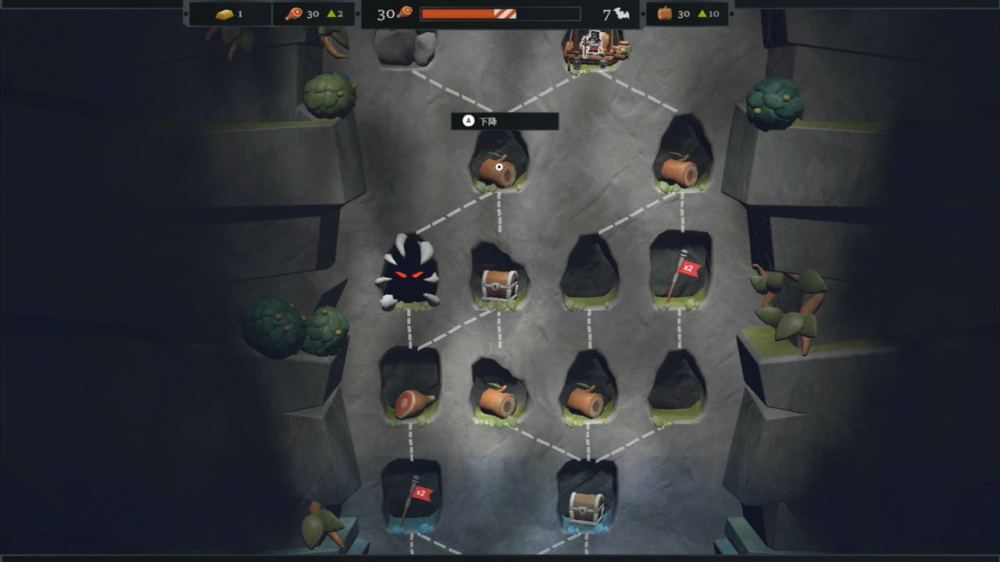
Task: Select the treasure chest node in the water
Action: 587,506
